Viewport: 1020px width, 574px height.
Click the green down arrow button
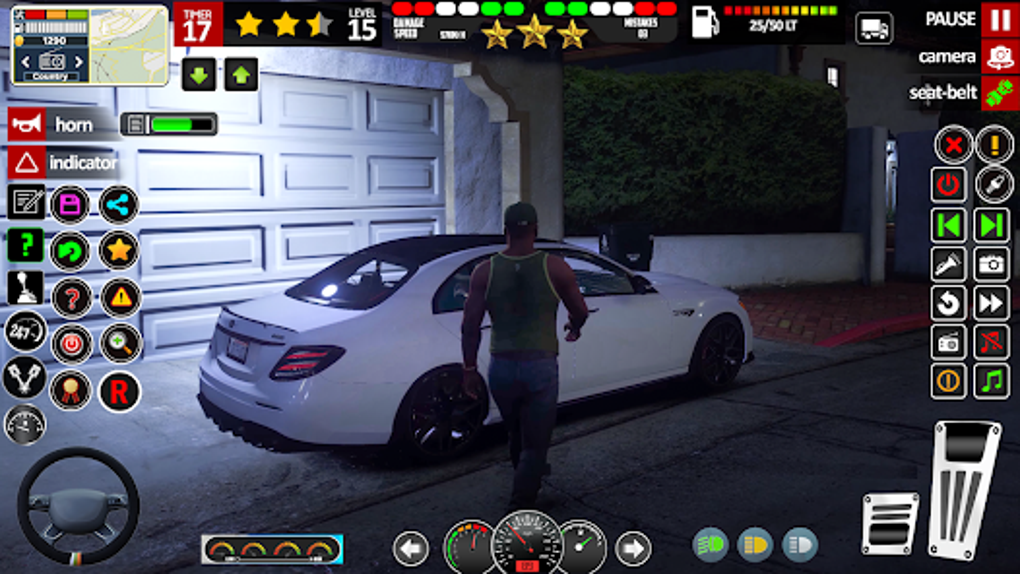pos(199,75)
